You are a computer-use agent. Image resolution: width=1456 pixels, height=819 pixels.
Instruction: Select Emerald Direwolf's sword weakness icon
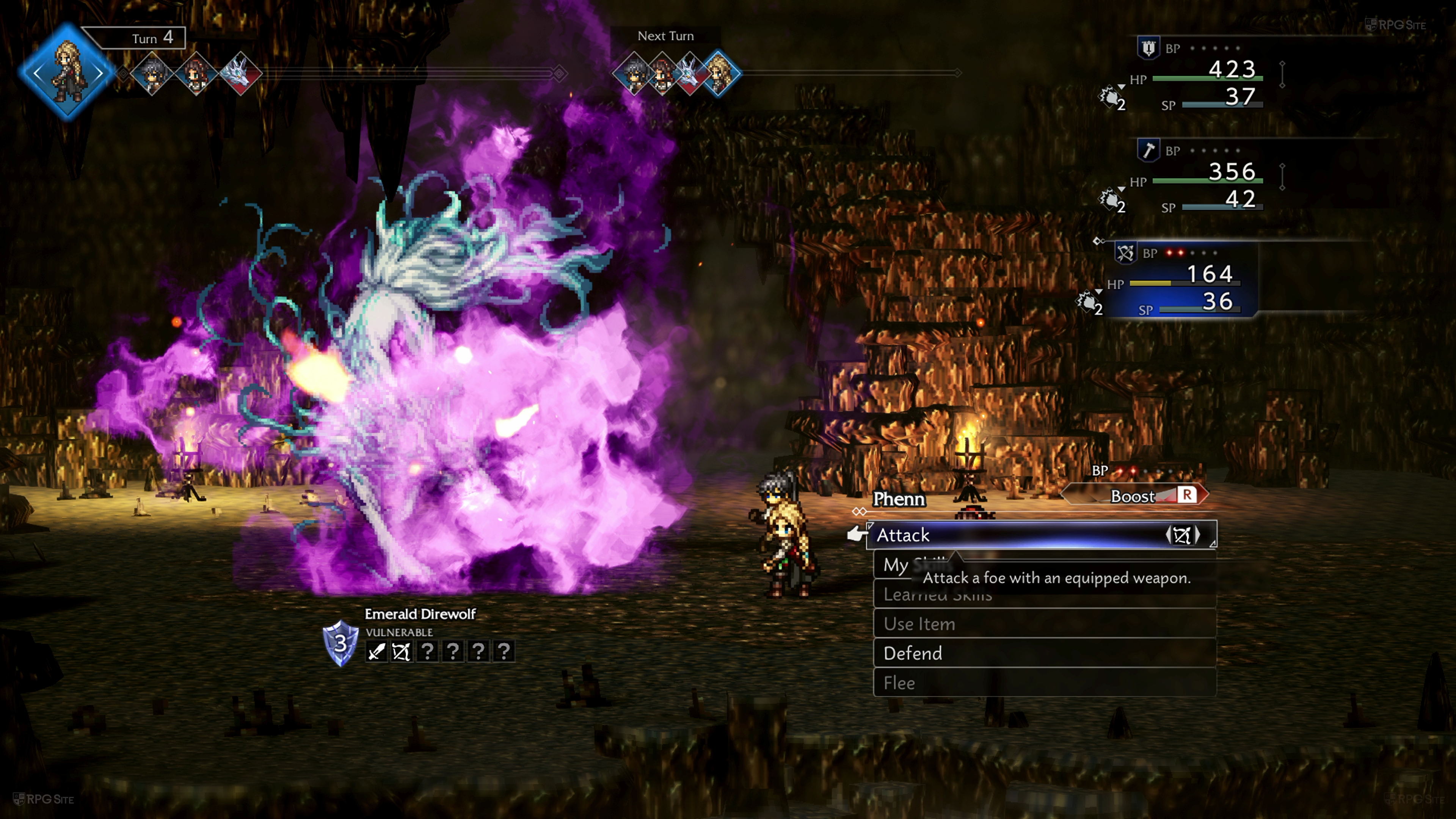coord(376,652)
